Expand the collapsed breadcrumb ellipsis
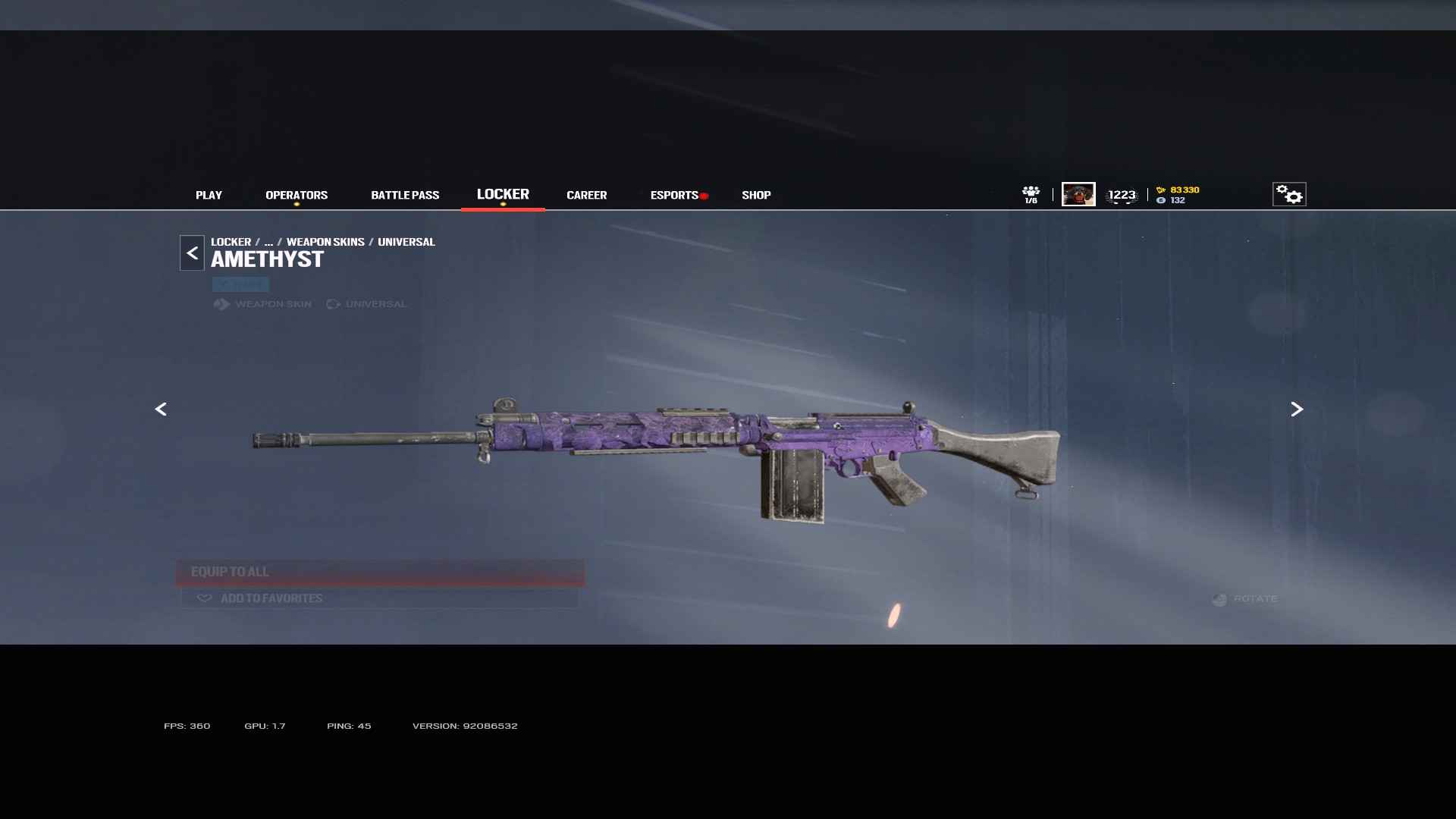The width and height of the screenshot is (1456, 819). click(x=268, y=242)
